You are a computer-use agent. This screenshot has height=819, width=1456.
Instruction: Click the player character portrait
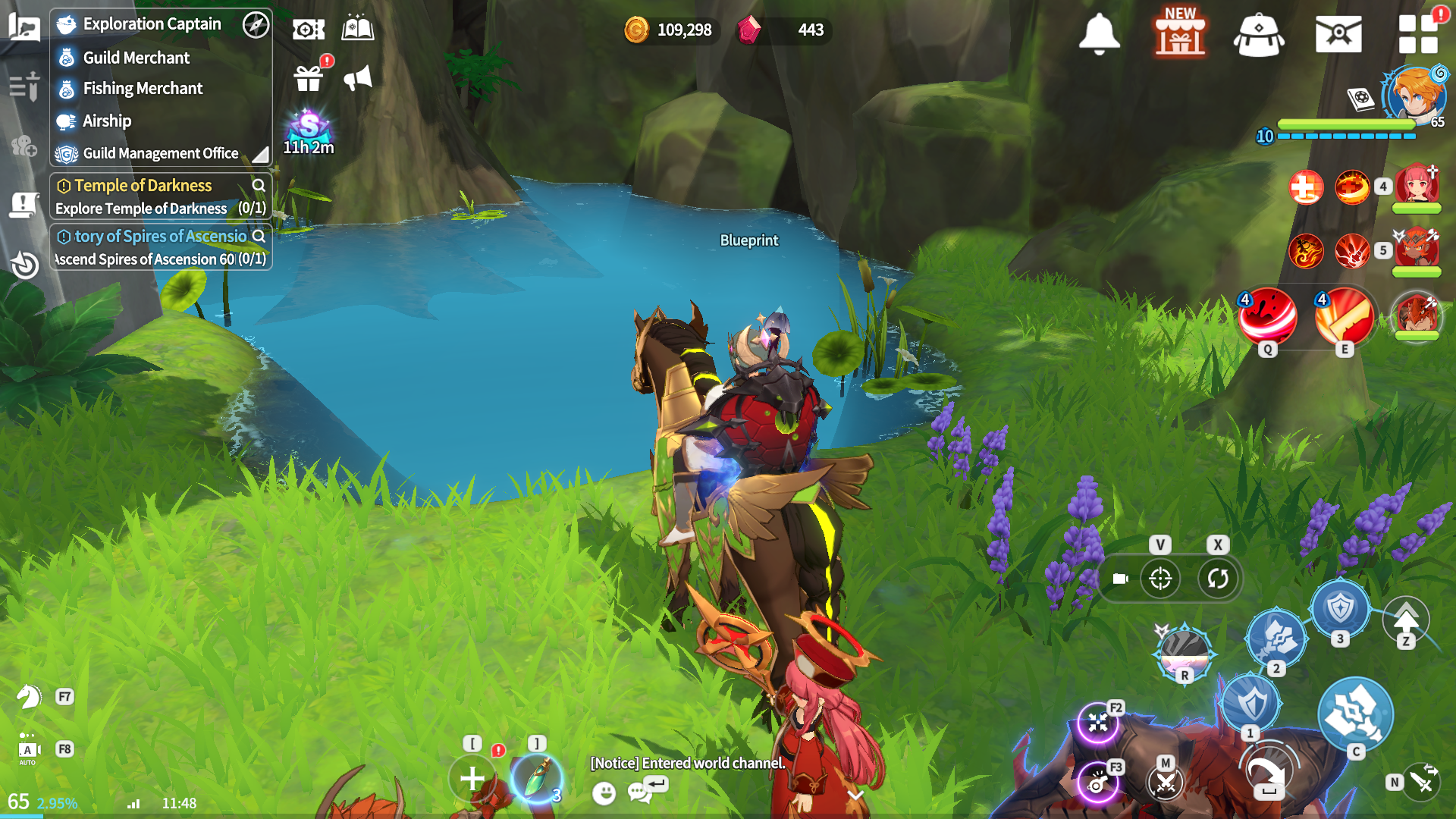click(1413, 95)
